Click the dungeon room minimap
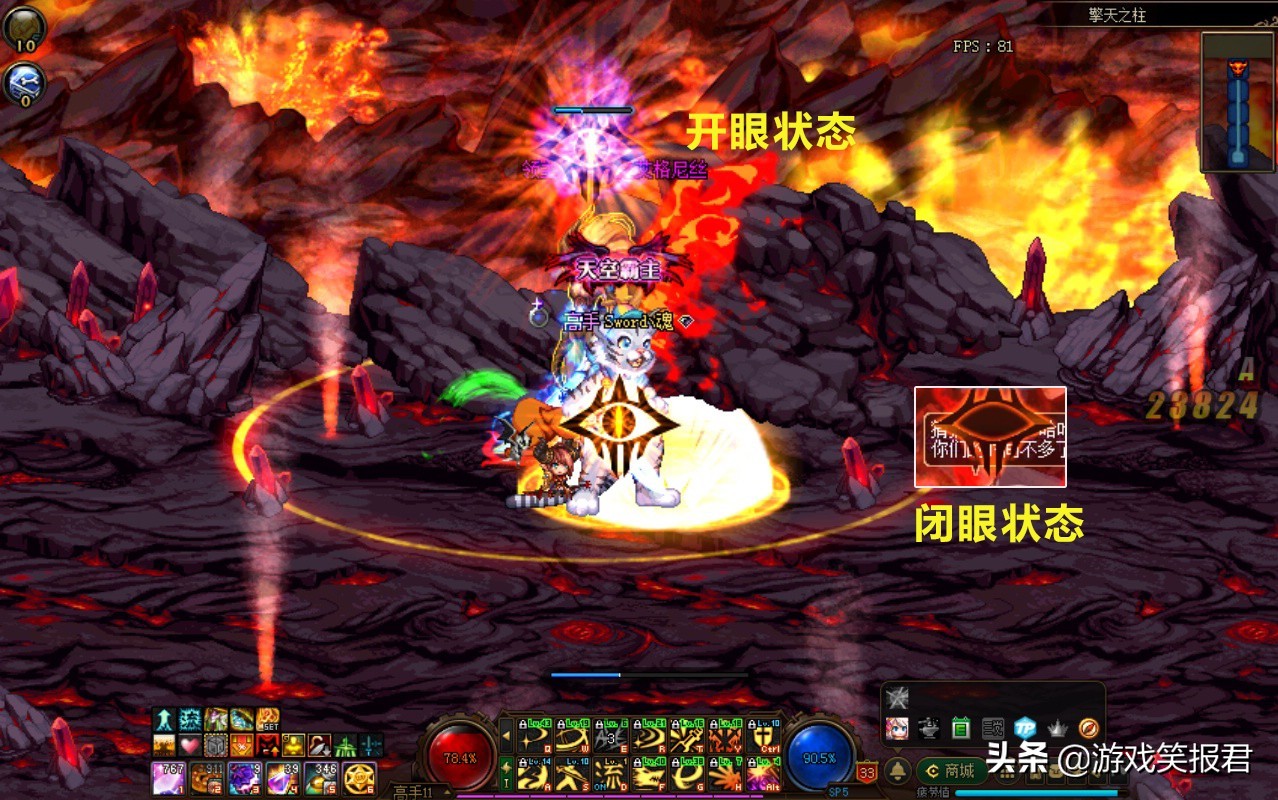 point(1238,102)
